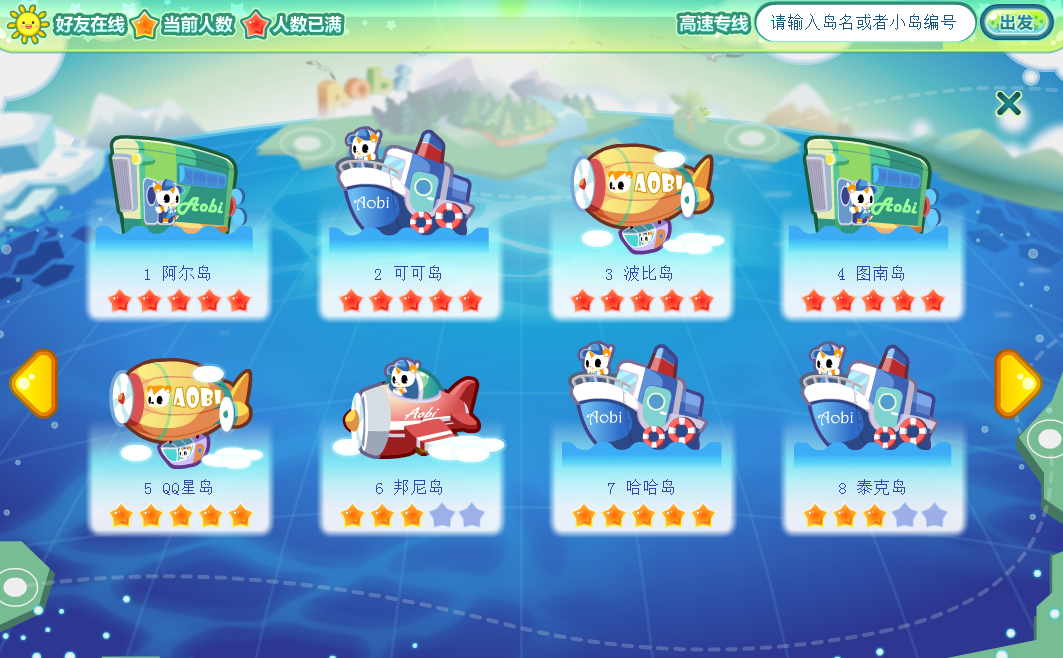Close the island selection screen
Viewport: 1063px width, 658px height.
(x=1008, y=103)
